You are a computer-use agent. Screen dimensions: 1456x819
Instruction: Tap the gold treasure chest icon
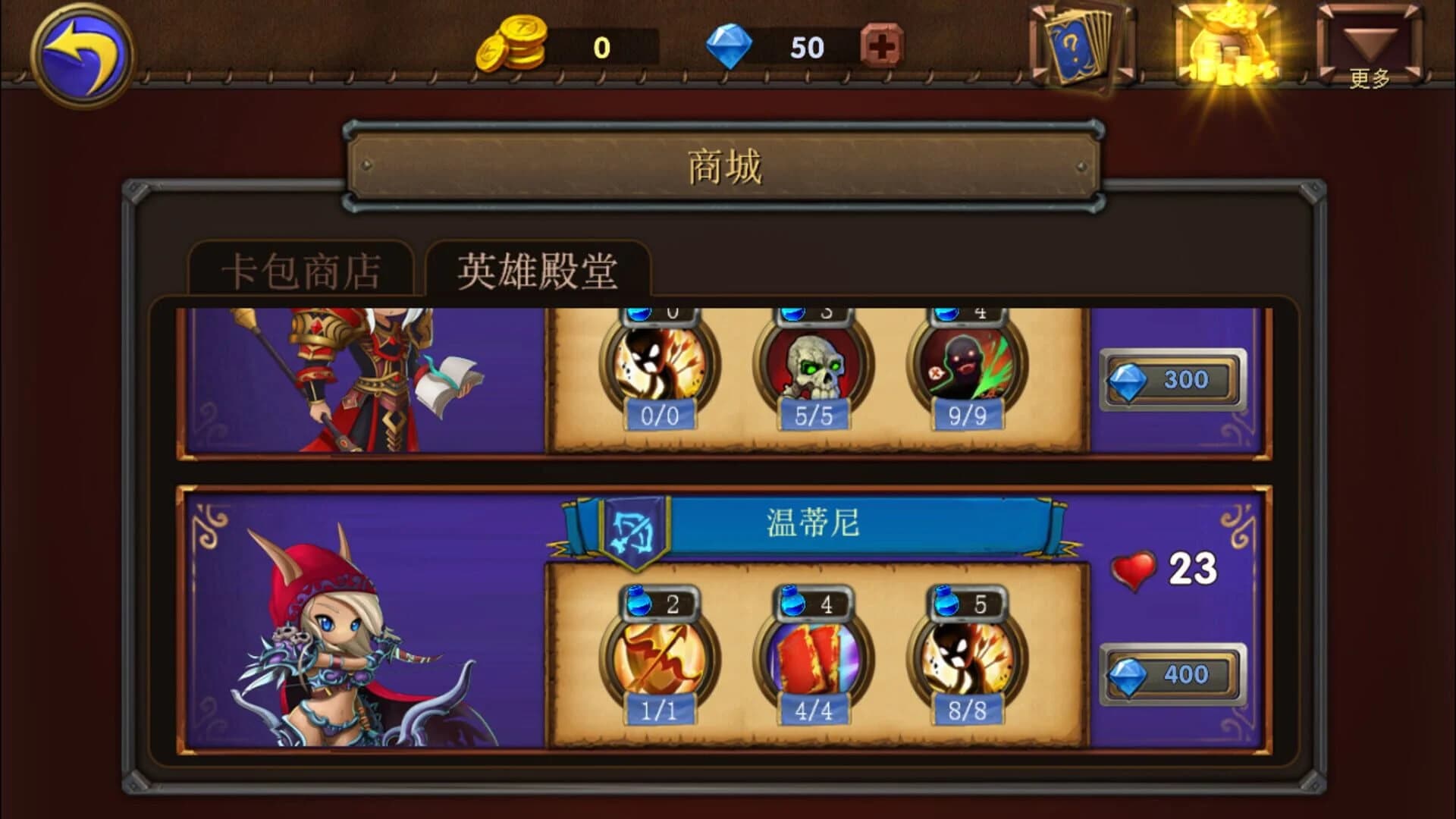click(1225, 47)
